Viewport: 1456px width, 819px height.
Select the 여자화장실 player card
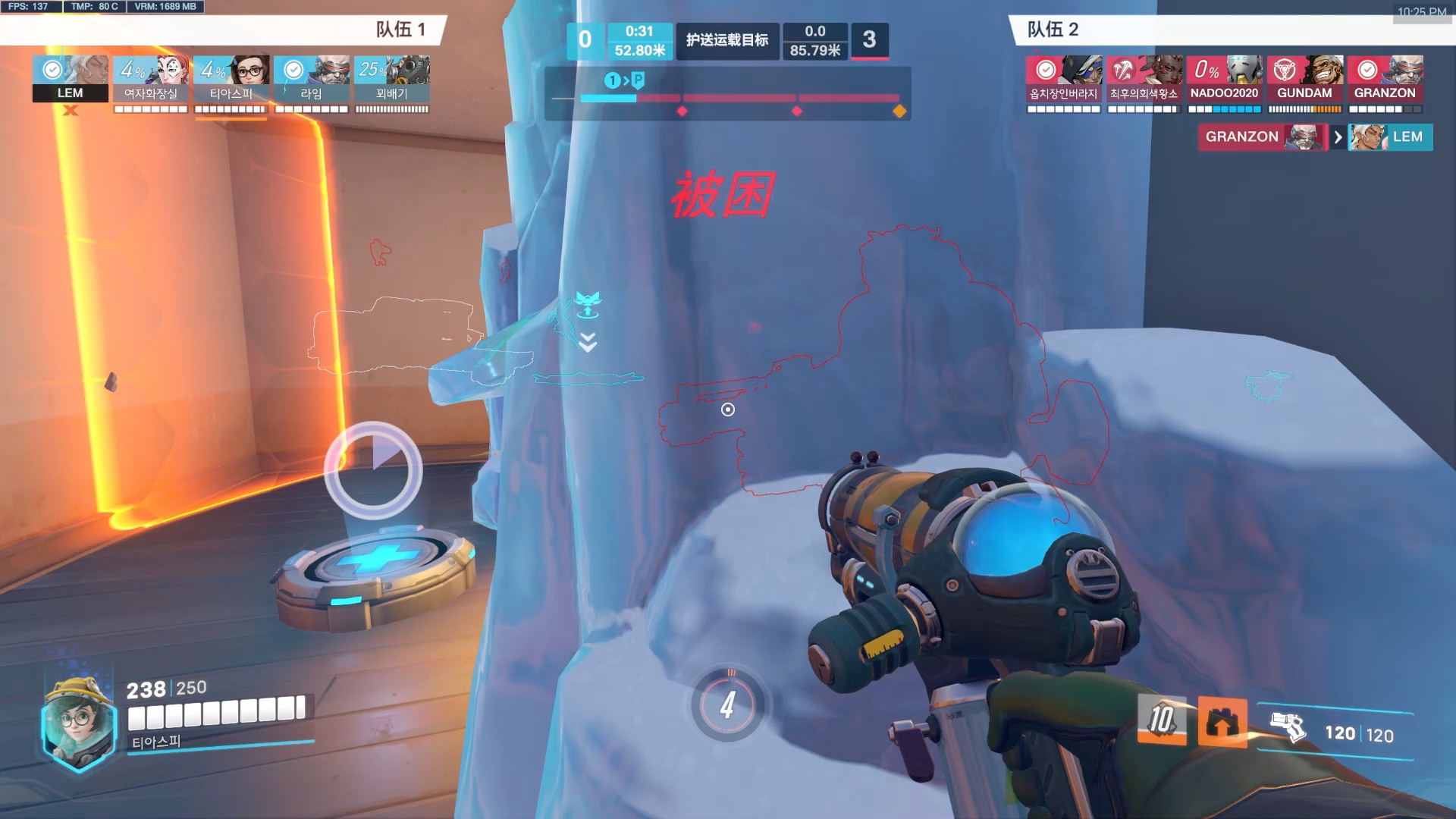[x=151, y=79]
